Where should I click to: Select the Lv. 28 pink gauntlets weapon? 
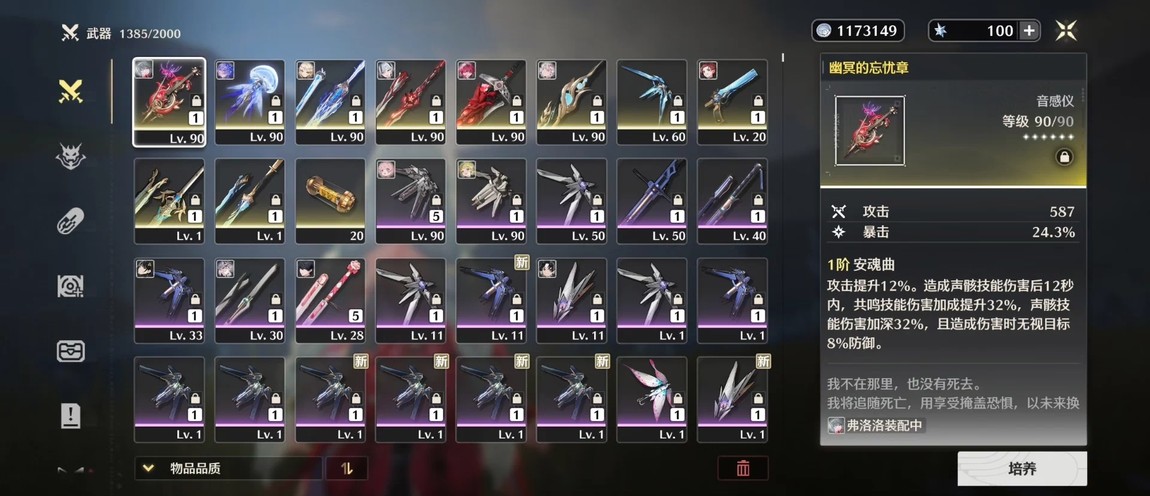[x=330, y=300]
